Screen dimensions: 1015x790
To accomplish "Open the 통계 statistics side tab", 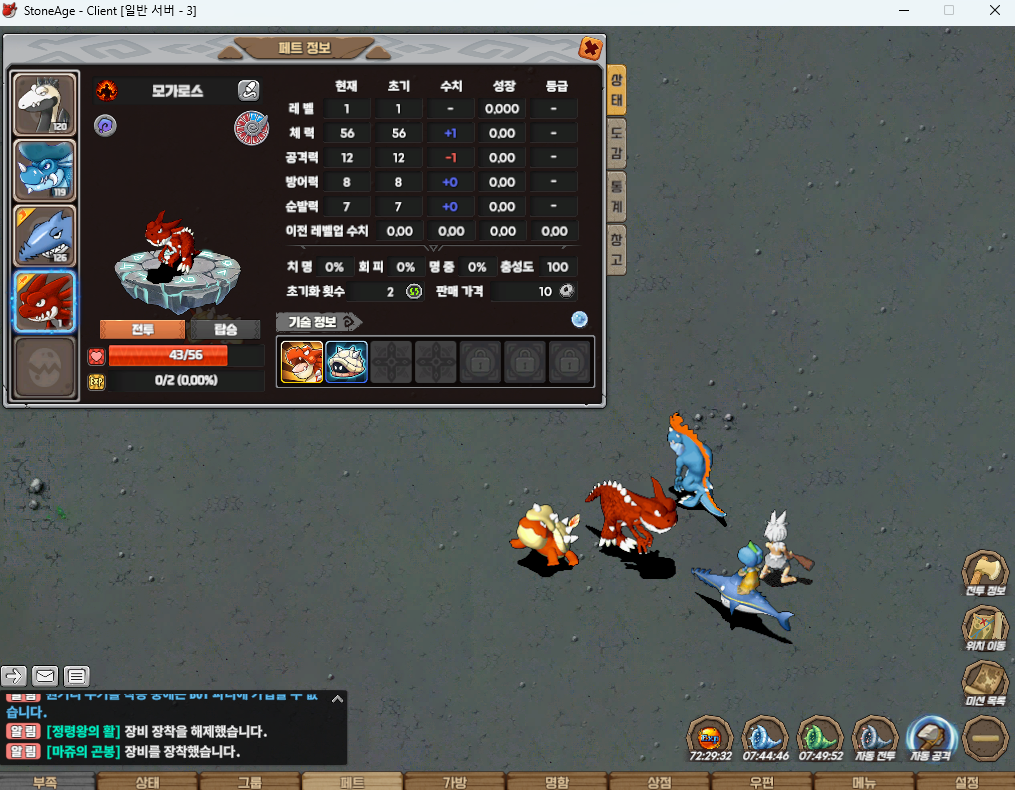I will point(617,195).
